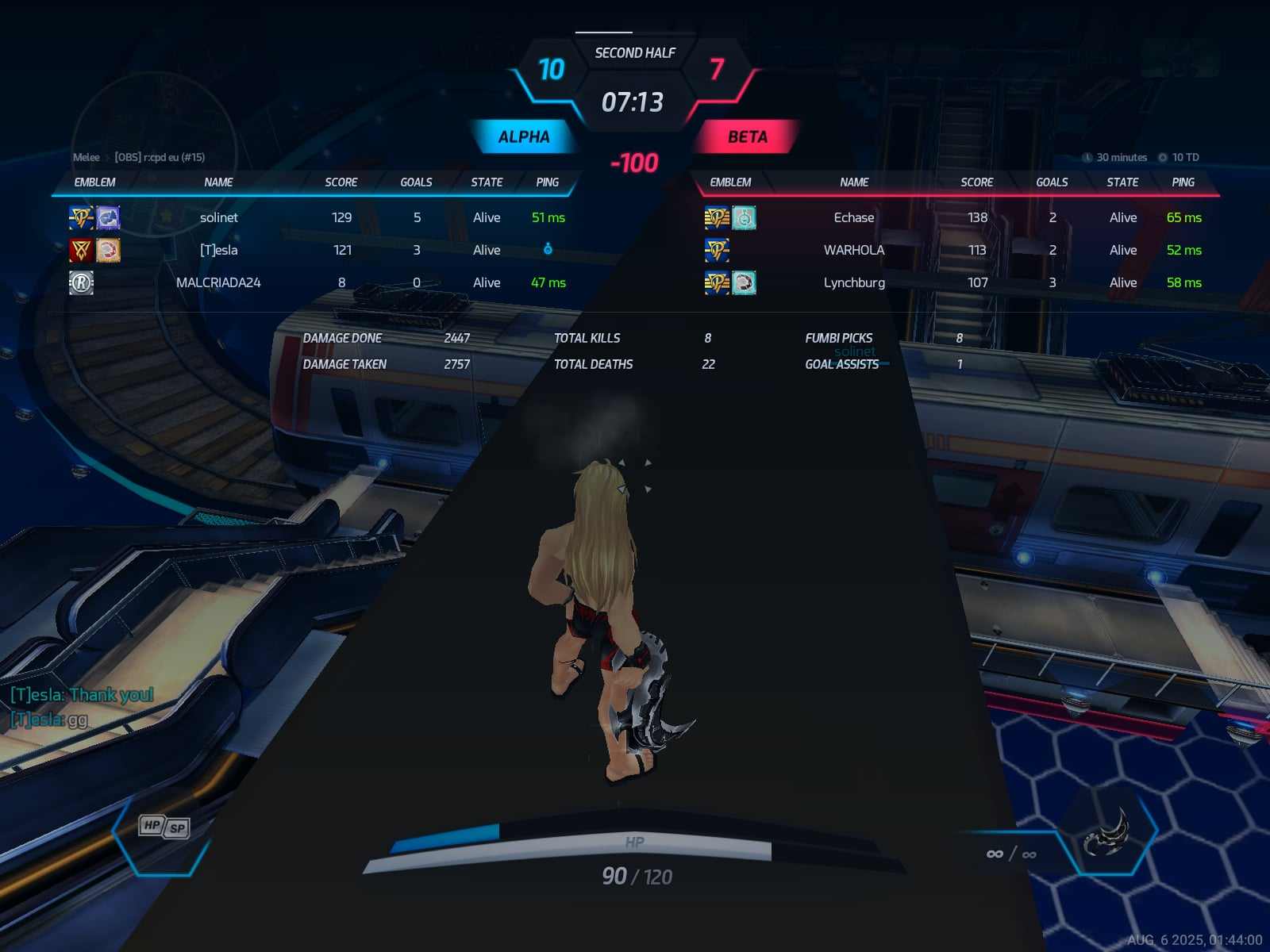Click MALCRIADA24's silver R emblem
Viewport: 1270px width, 952px height.
pos(81,282)
